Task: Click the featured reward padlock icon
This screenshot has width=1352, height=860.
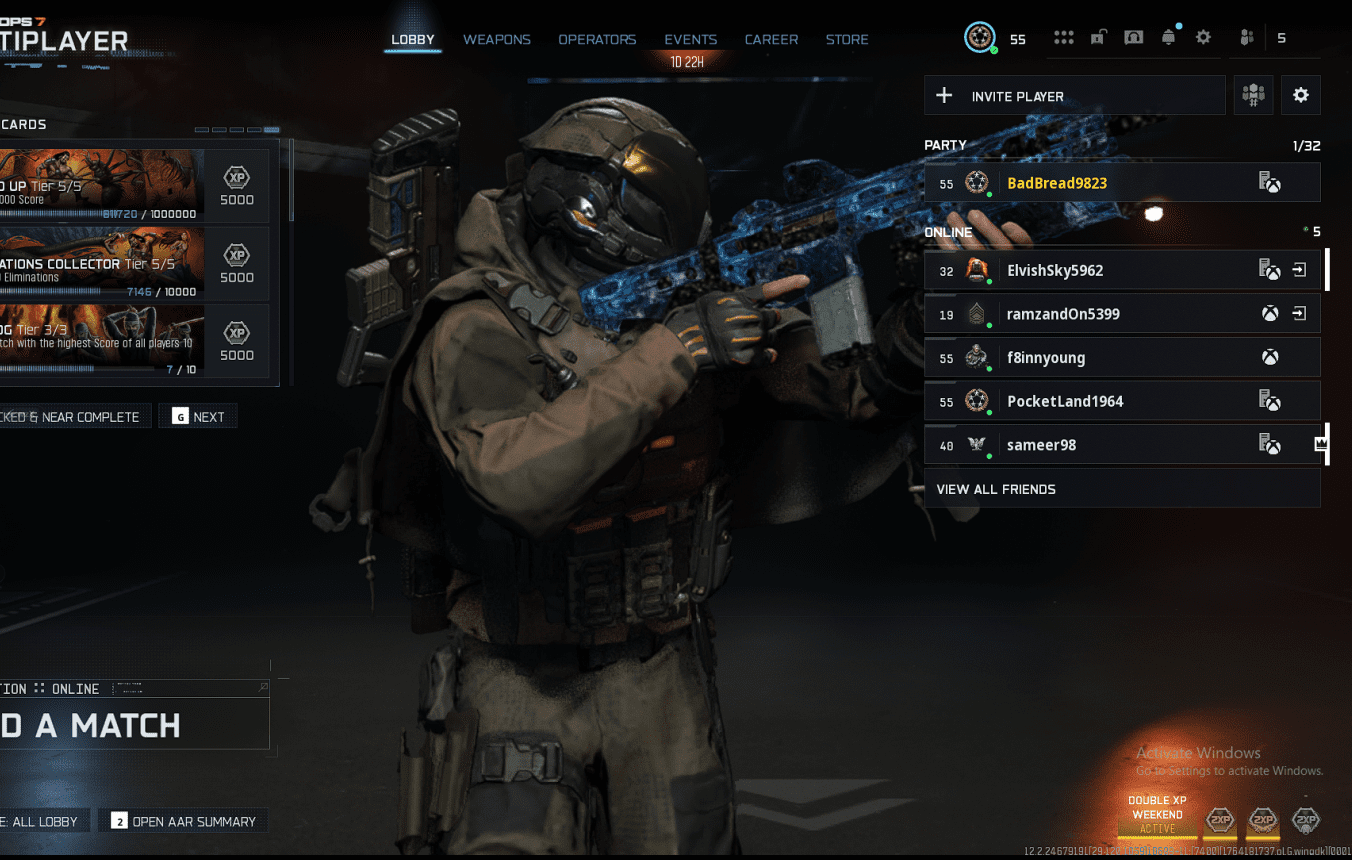Action: [x=1098, y=36]
